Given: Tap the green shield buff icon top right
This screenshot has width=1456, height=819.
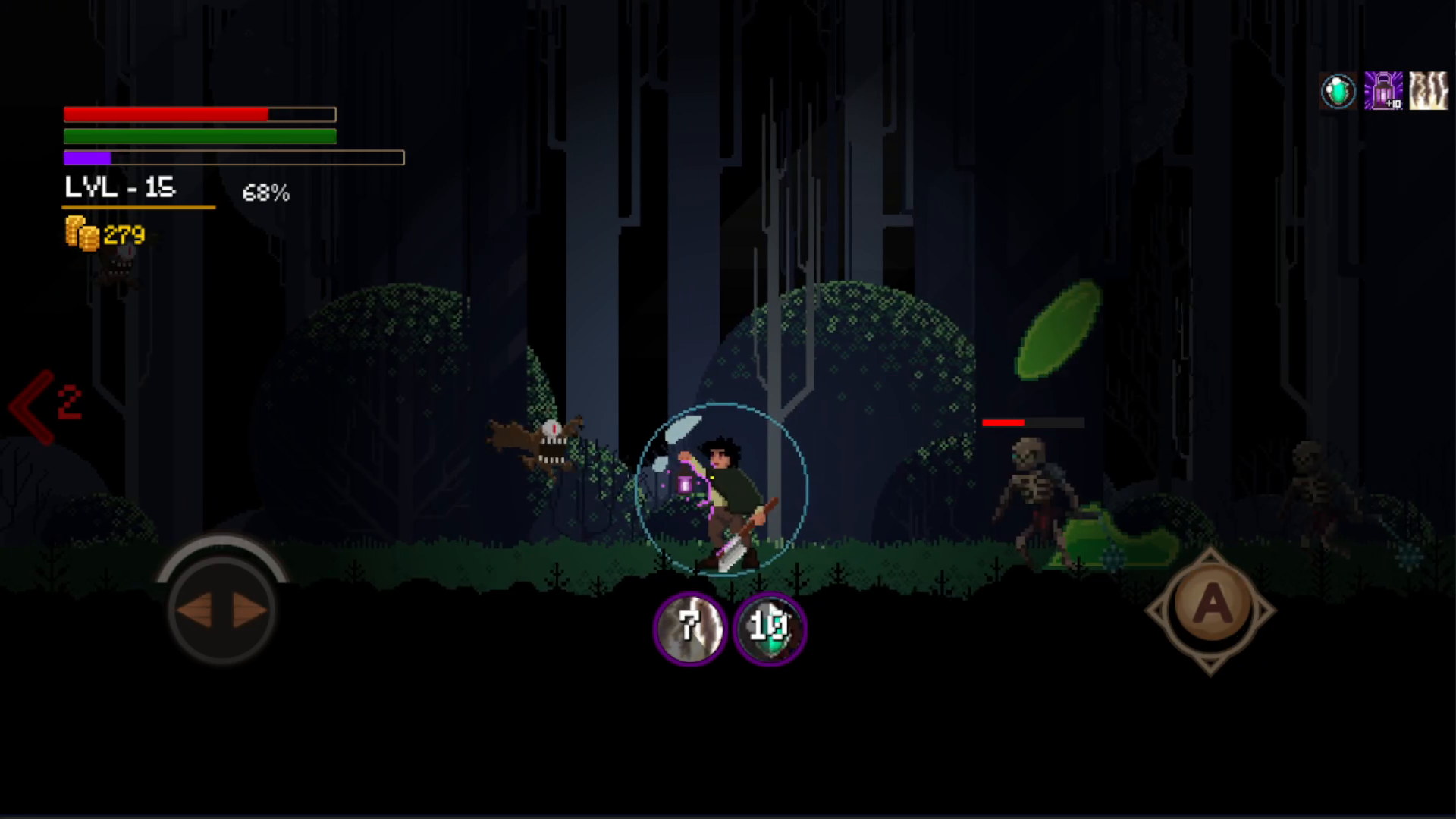Looking at the screenshot, I should pyautogui.click(x=1338, y=89).
